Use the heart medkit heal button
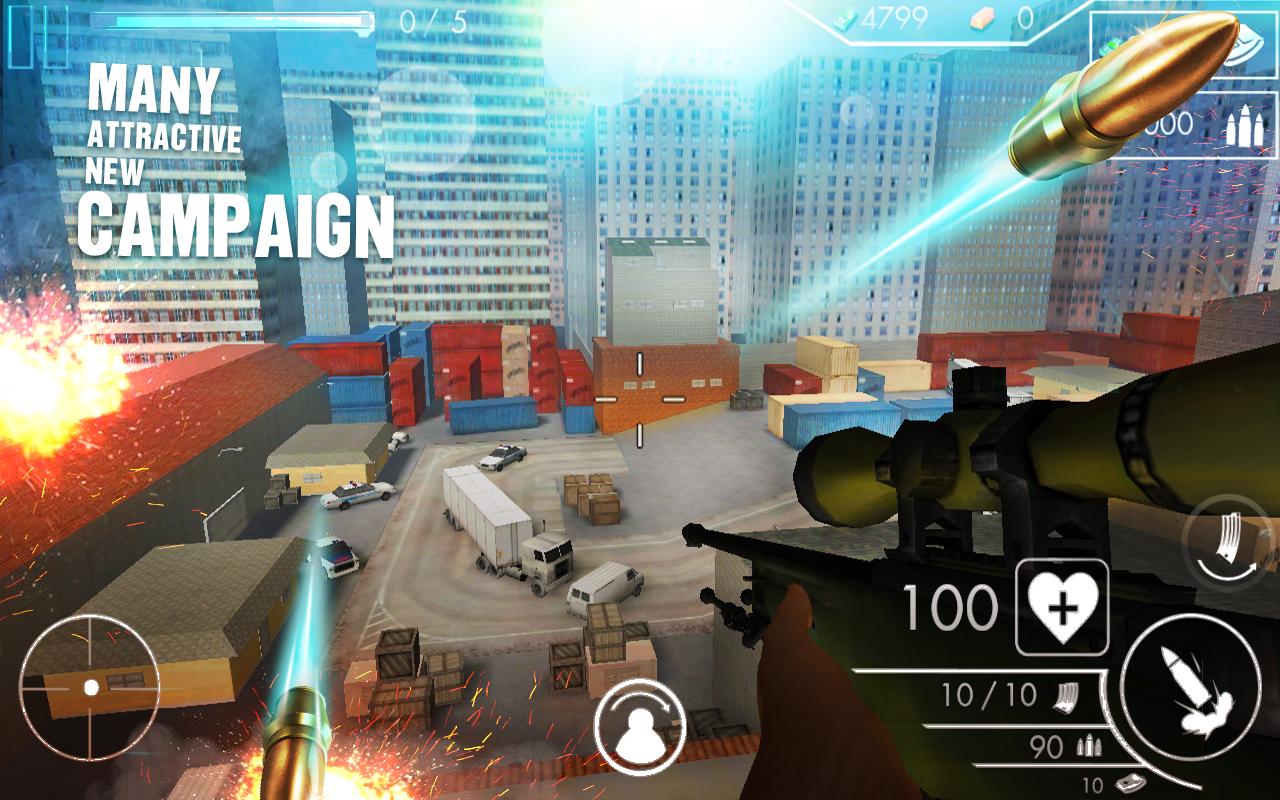Viewport: 1280px width, 800px height. tap(1062, 607)
